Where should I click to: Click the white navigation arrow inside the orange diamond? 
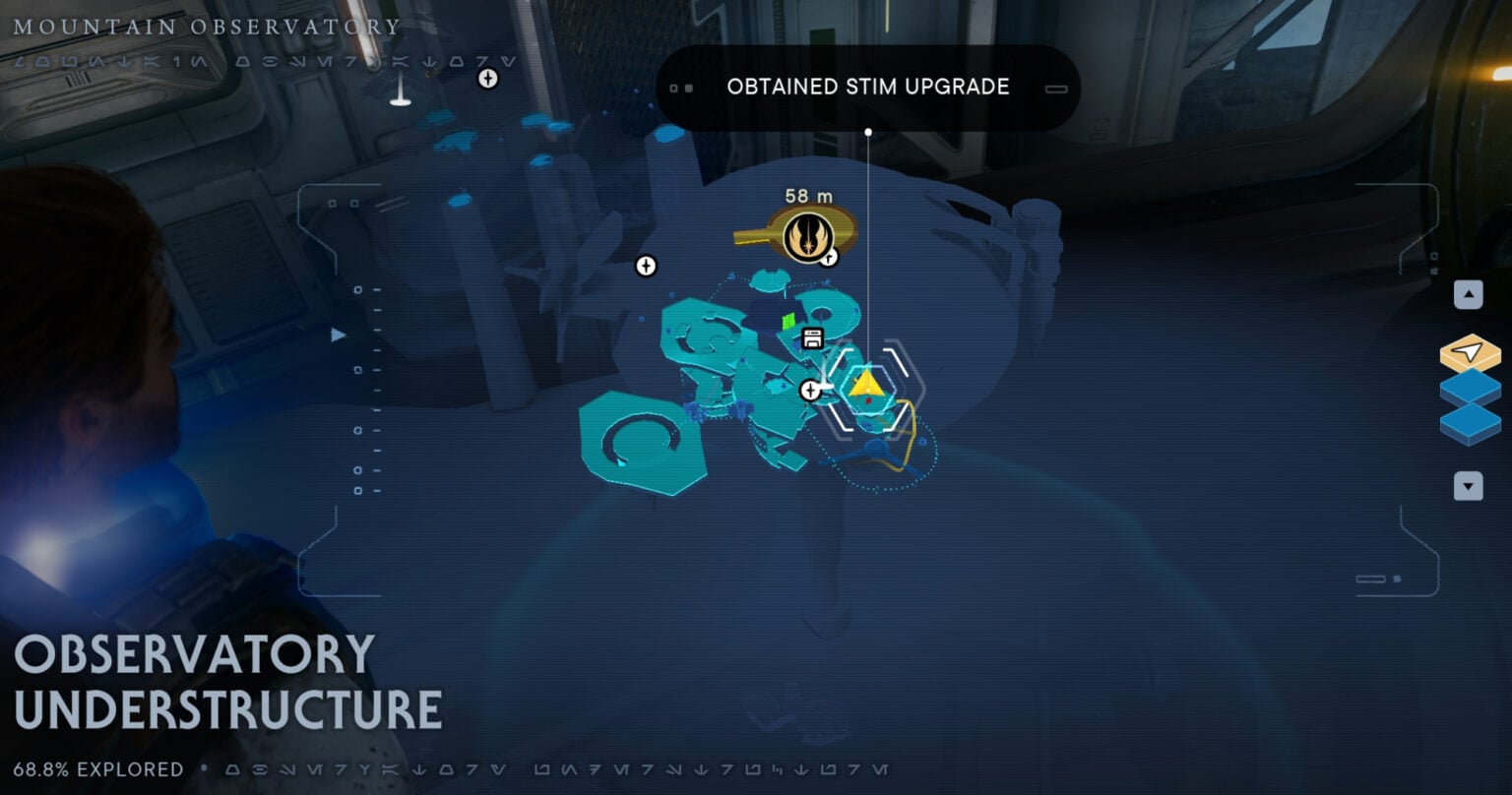click(x=1469, y=352)
